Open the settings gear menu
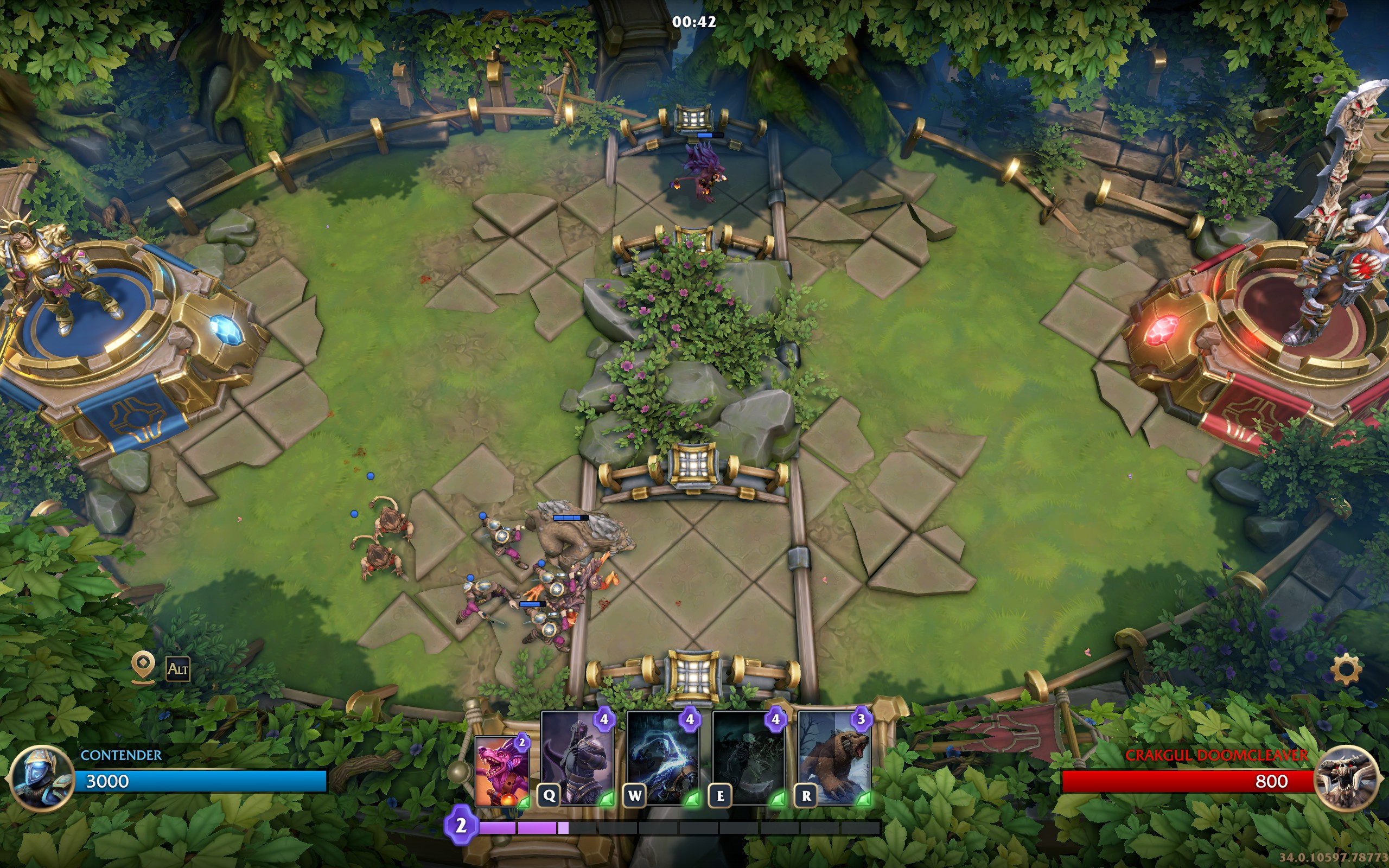 pyautogui.click(x=1346, y=669)
